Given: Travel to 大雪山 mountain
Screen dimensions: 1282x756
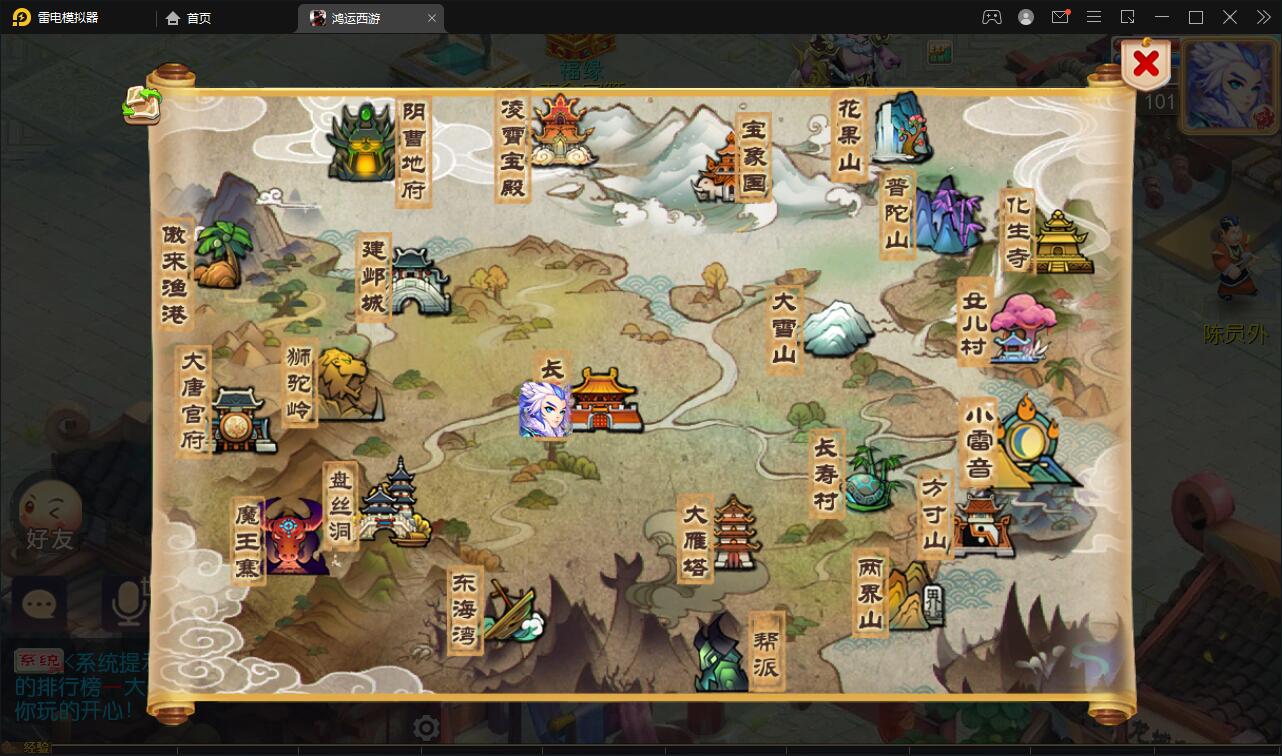Looking at the screenshot, I should tap(836, 328).
